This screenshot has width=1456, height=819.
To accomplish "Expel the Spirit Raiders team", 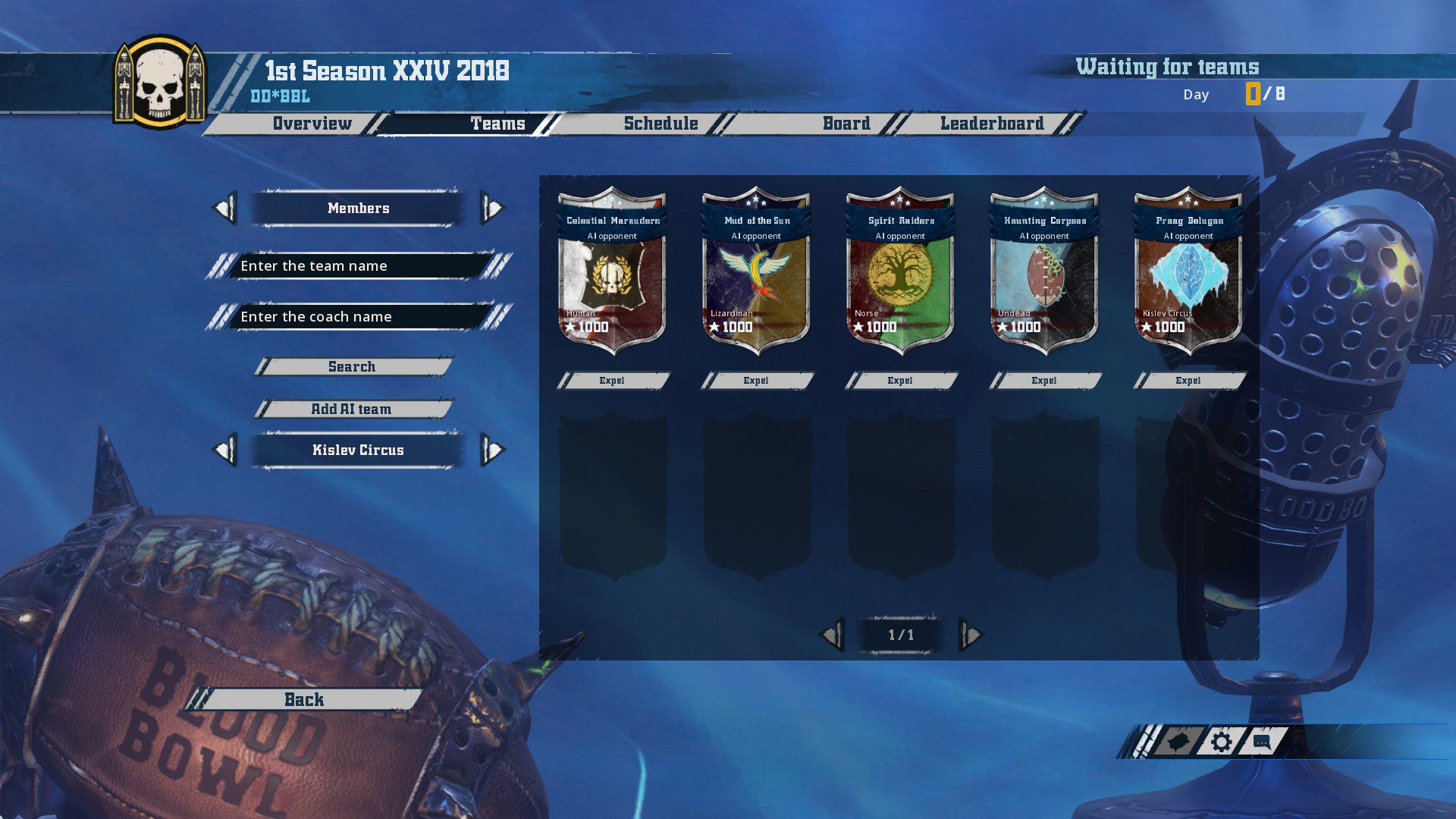I will tap(900, 381).
